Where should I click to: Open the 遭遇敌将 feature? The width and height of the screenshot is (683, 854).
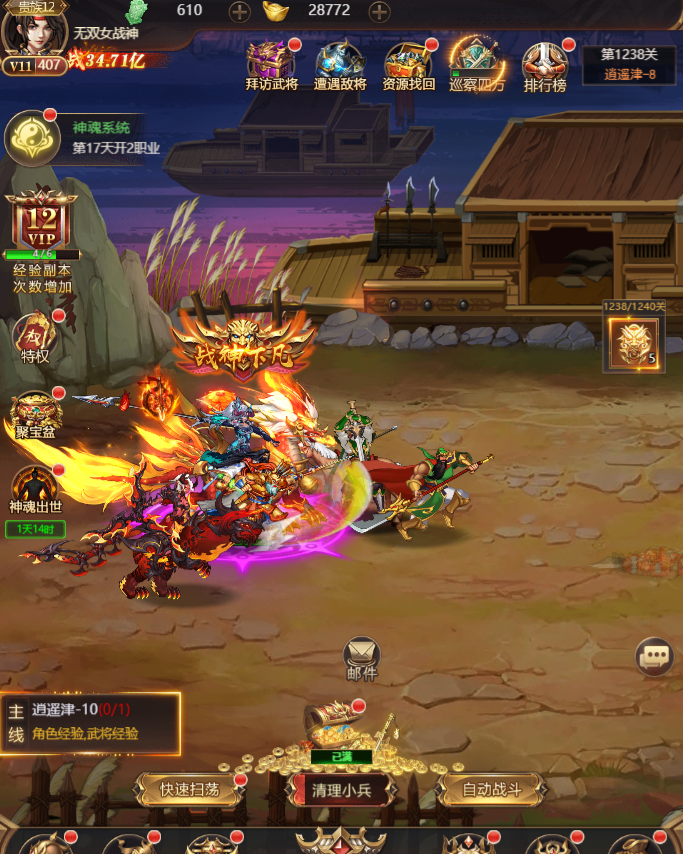click(340, 63)
